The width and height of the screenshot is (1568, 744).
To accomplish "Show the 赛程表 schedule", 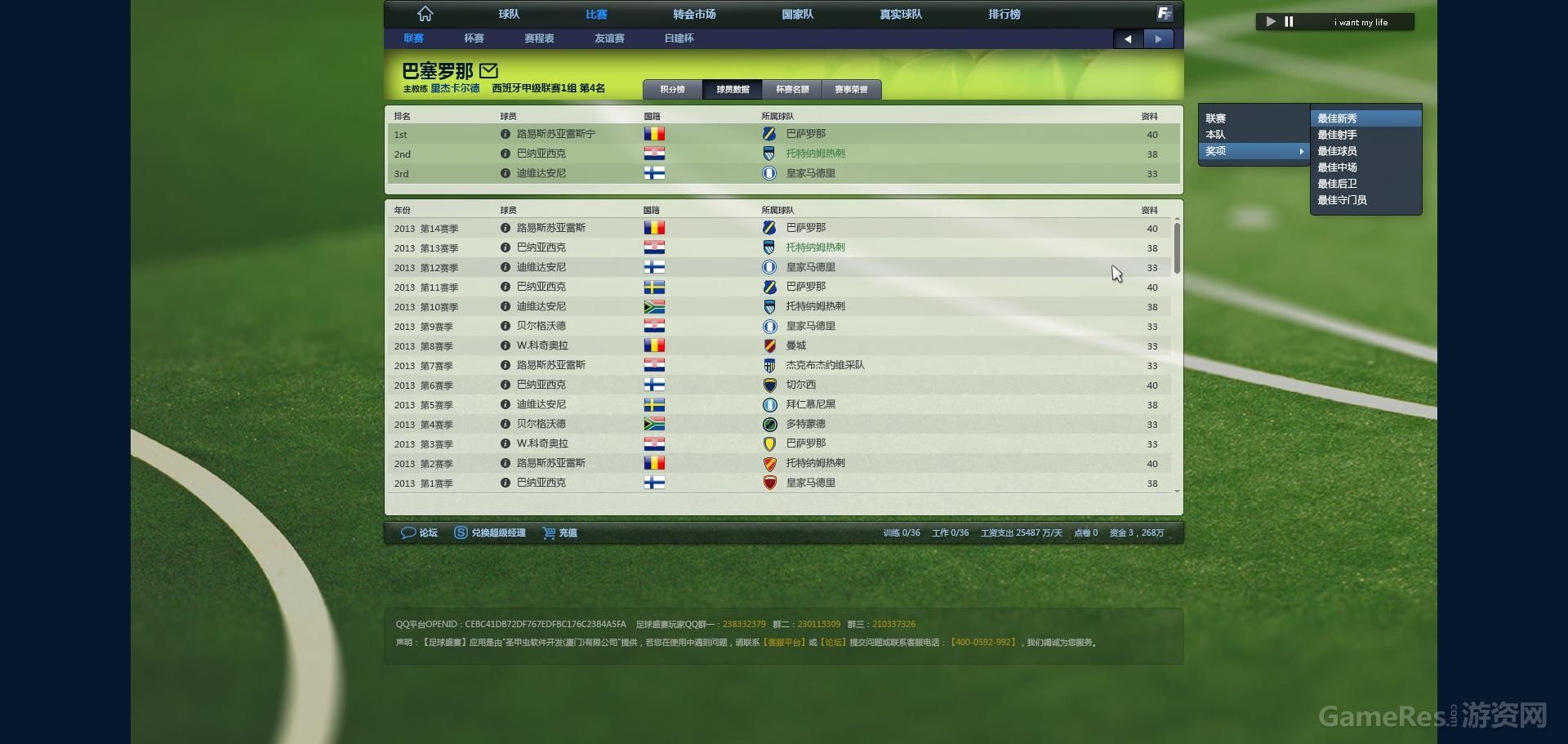I will coord(539,38).
